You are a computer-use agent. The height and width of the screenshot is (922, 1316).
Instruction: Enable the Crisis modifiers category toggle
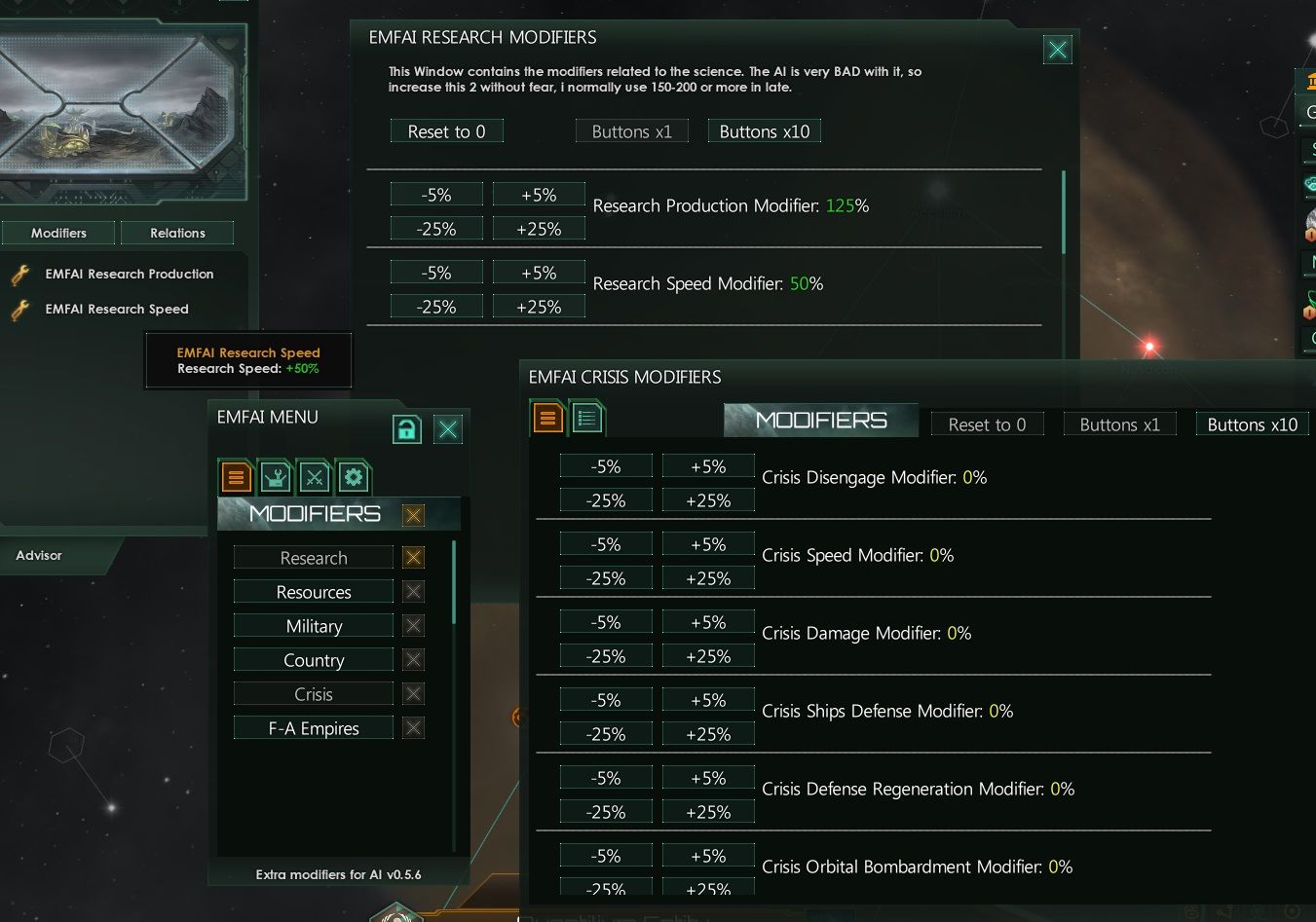pyautogui.click(x=412, y=693)
